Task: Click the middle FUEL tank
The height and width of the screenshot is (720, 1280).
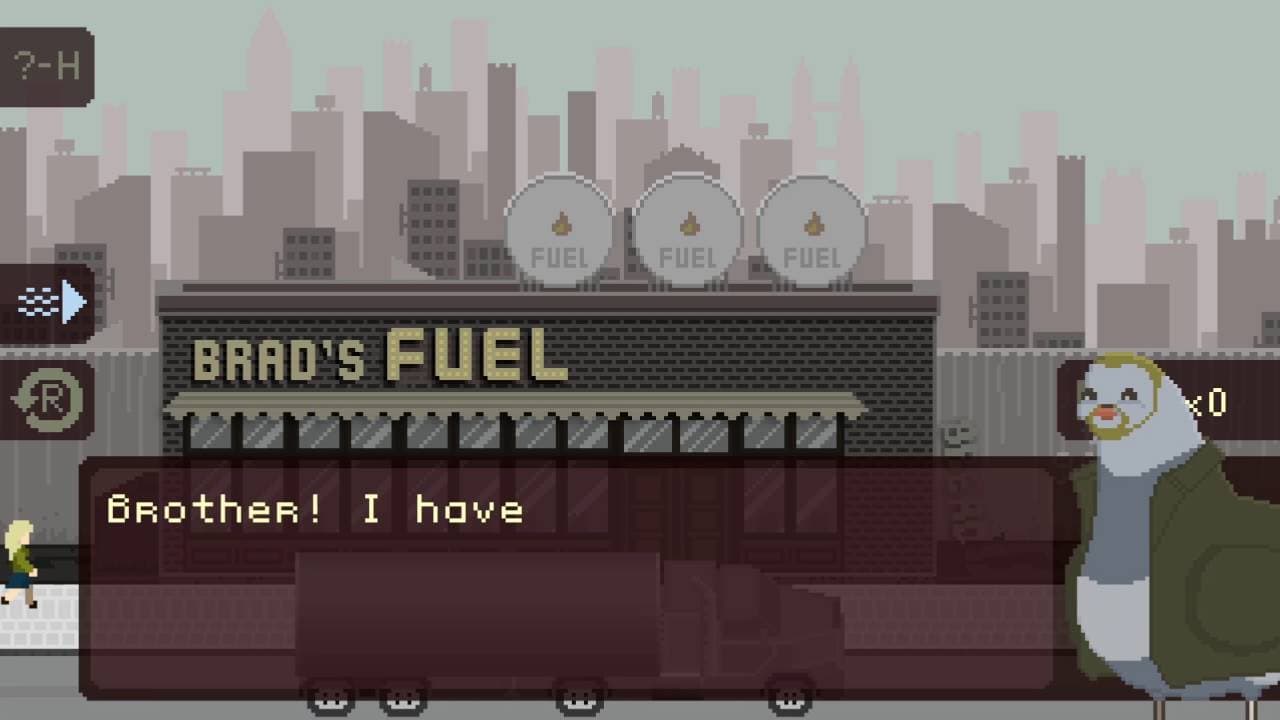Action: 686,230
